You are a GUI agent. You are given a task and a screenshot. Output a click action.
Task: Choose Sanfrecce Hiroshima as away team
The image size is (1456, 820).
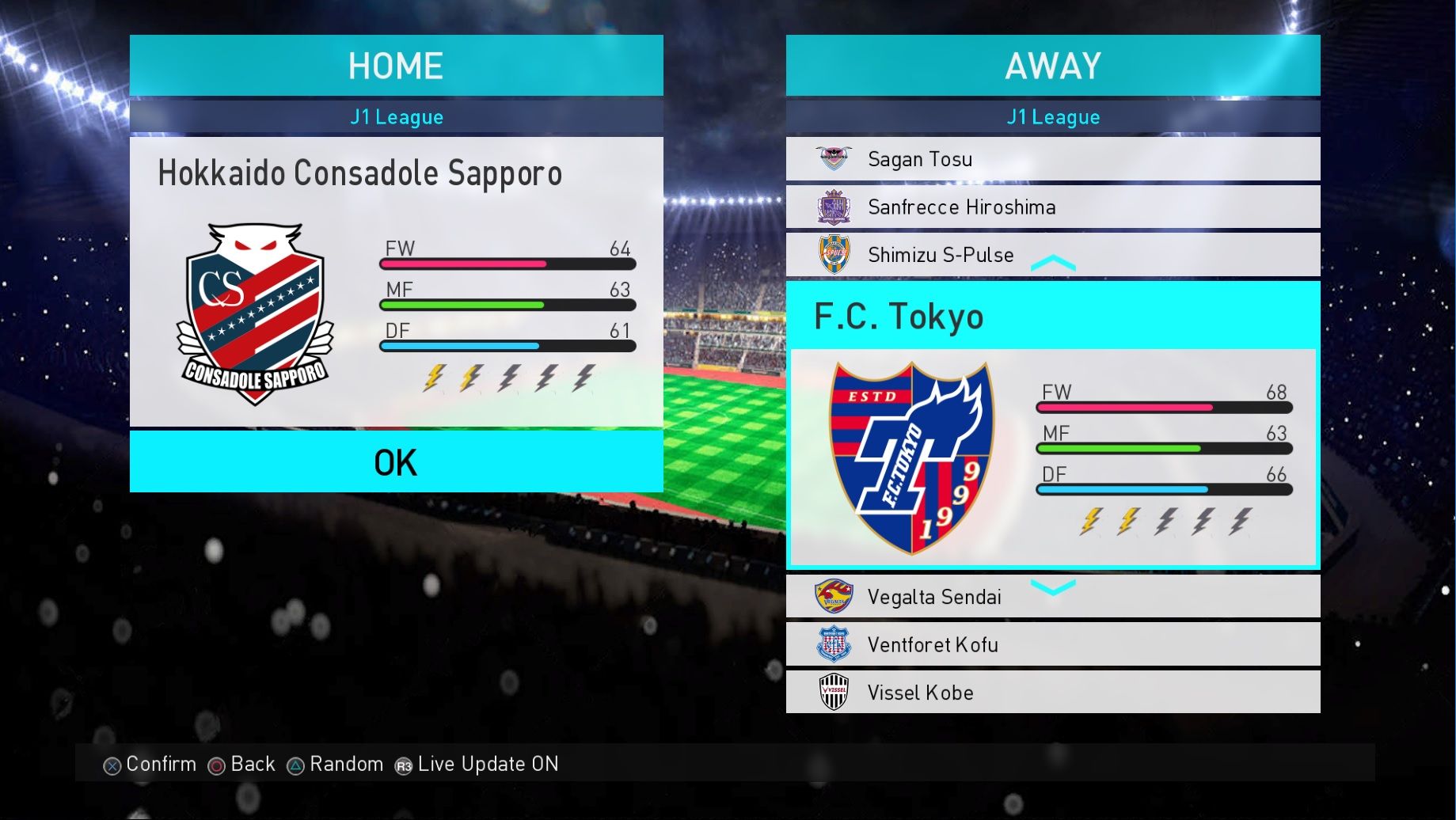pos(1052,207)
